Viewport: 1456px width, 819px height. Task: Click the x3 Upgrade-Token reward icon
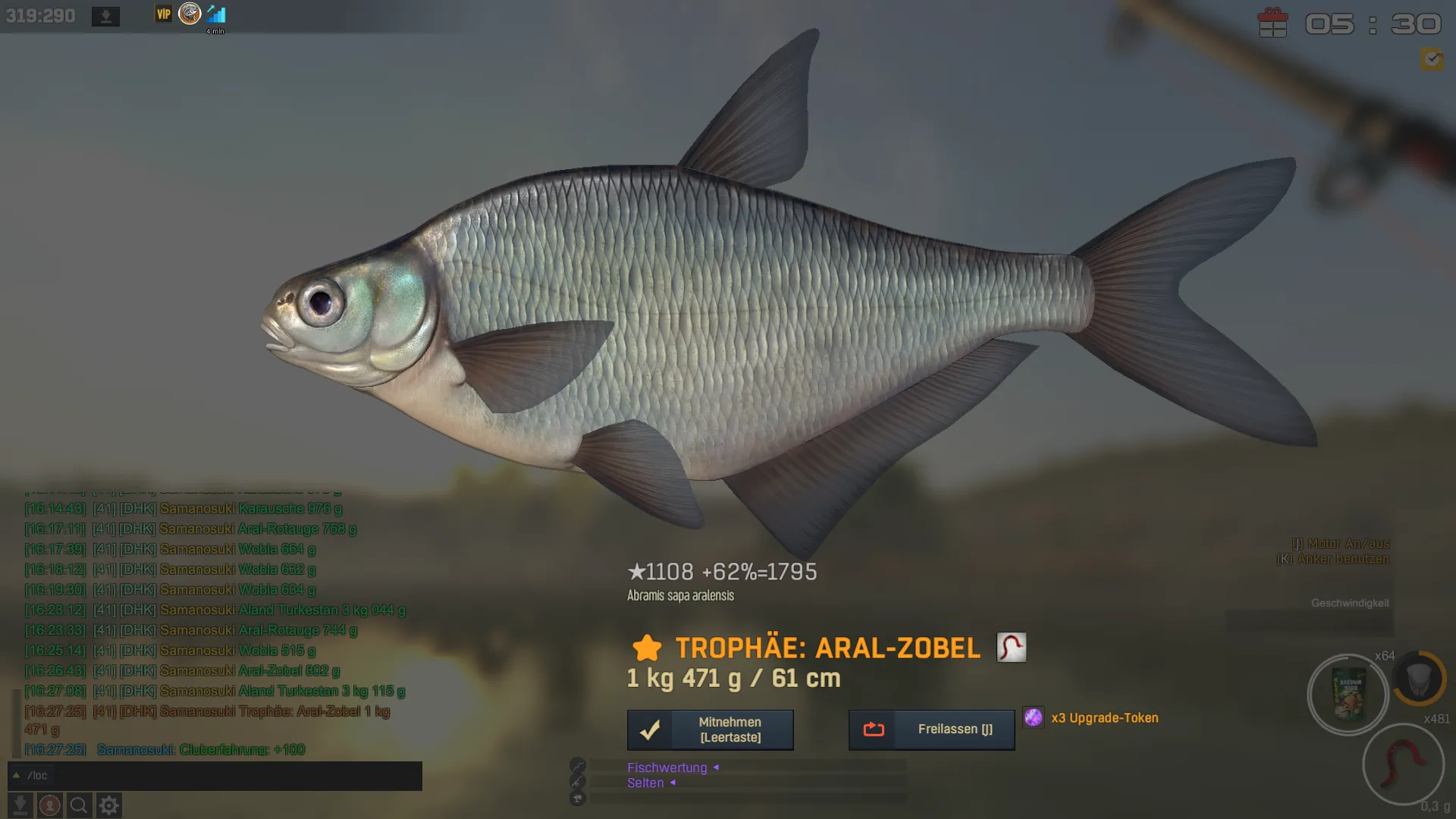(1033, 717)
